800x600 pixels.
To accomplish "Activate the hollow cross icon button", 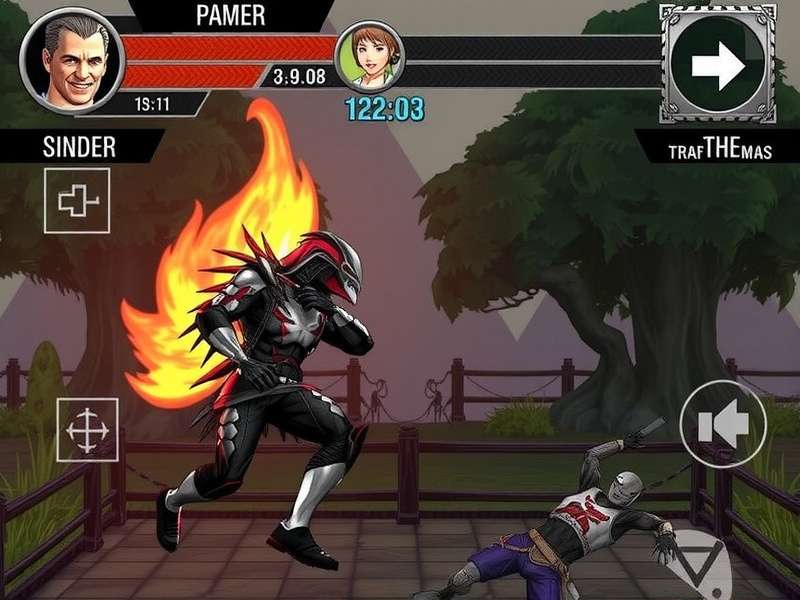I will click(77, 201).
